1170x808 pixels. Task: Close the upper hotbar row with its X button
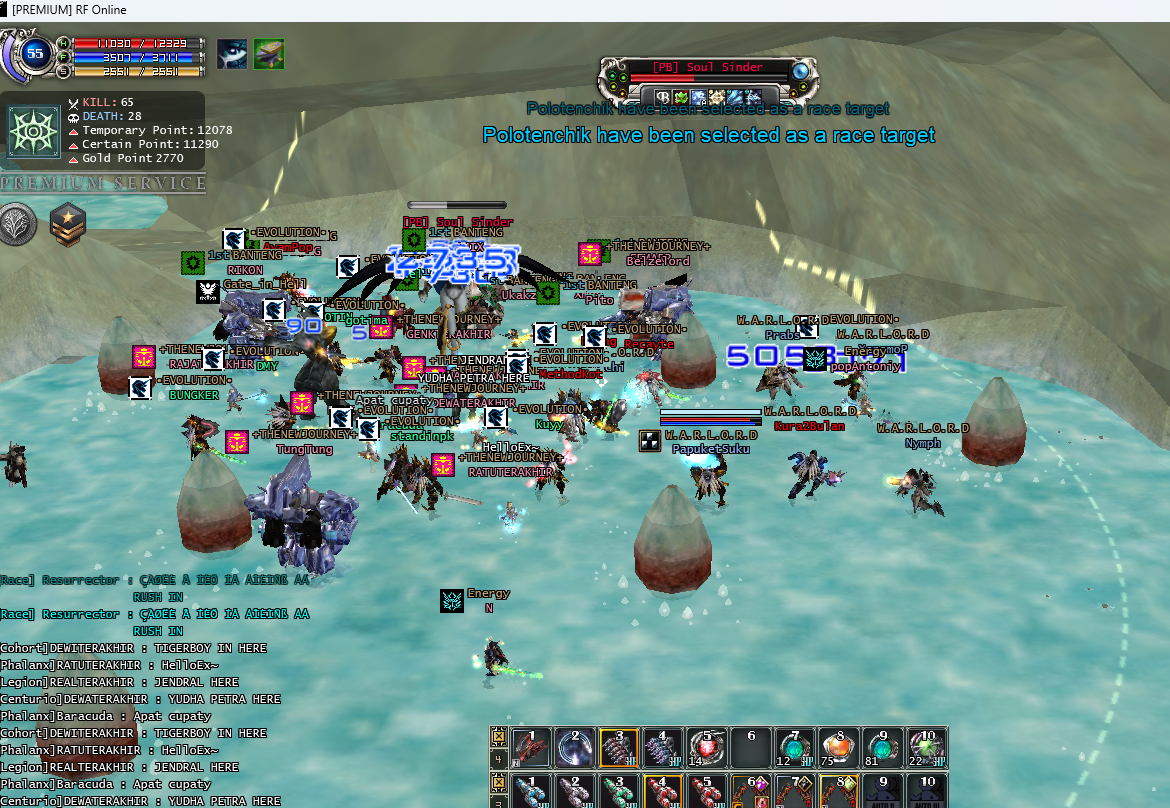499,736
